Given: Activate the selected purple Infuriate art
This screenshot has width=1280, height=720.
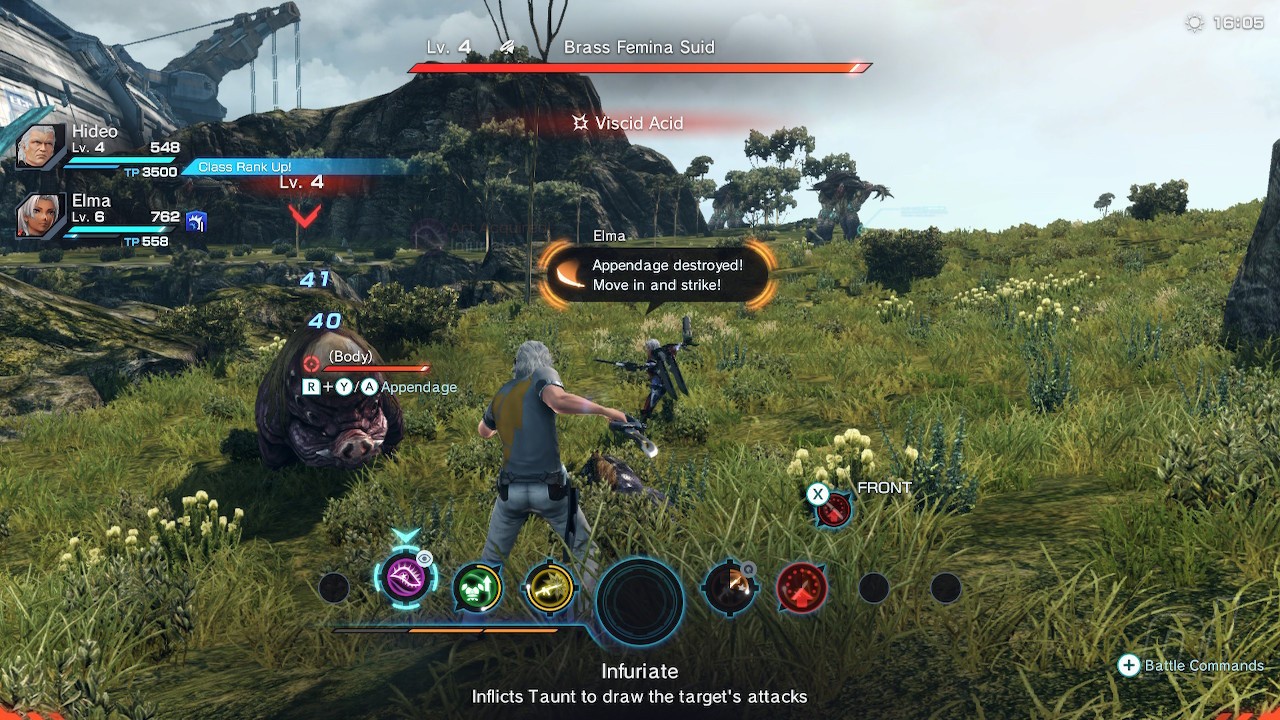Looking at the screenshot, I should click(x=405, y=579).
